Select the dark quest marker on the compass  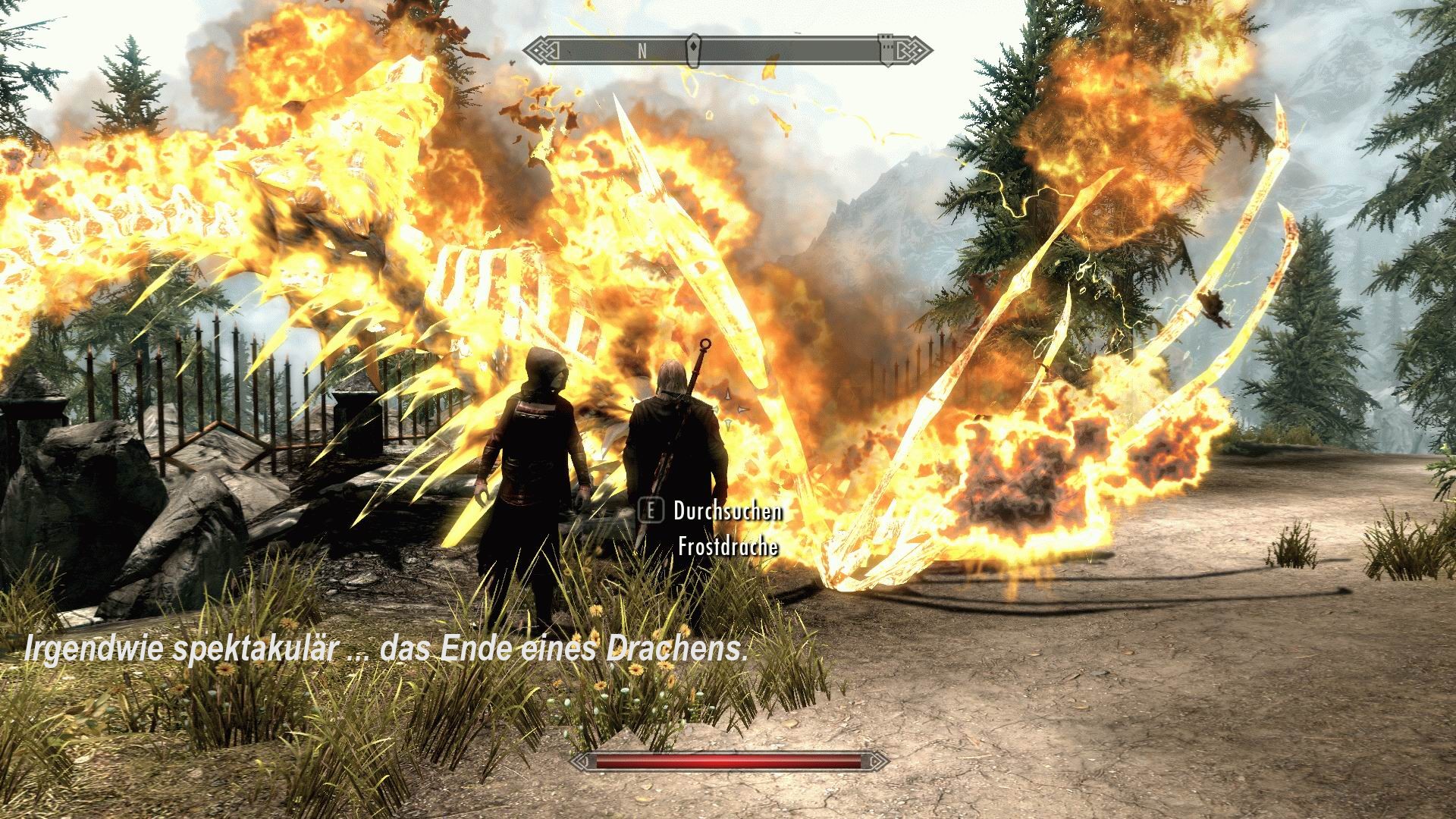(694, 48)
